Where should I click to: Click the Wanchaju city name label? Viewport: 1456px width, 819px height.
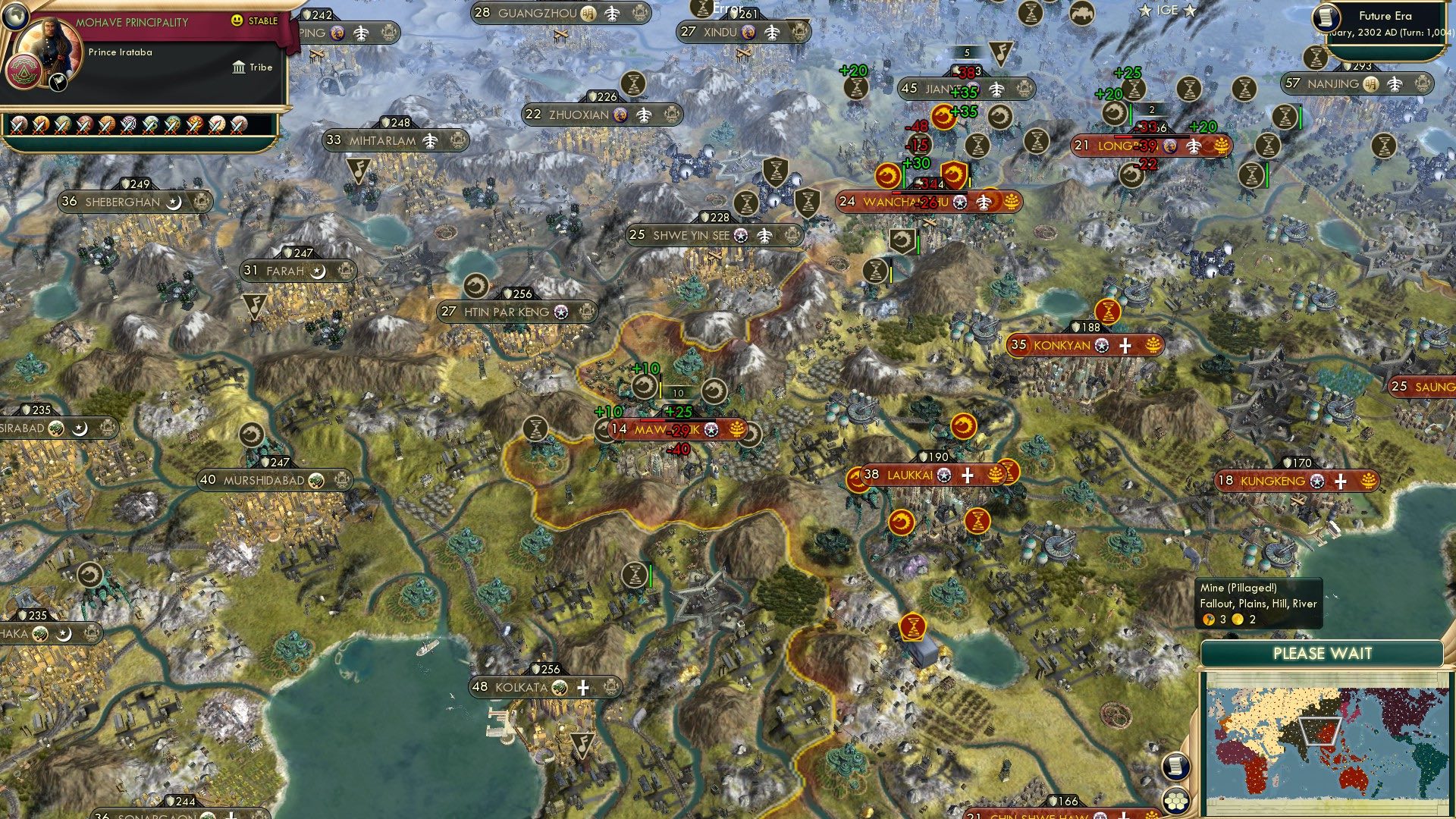click(908, 202)
